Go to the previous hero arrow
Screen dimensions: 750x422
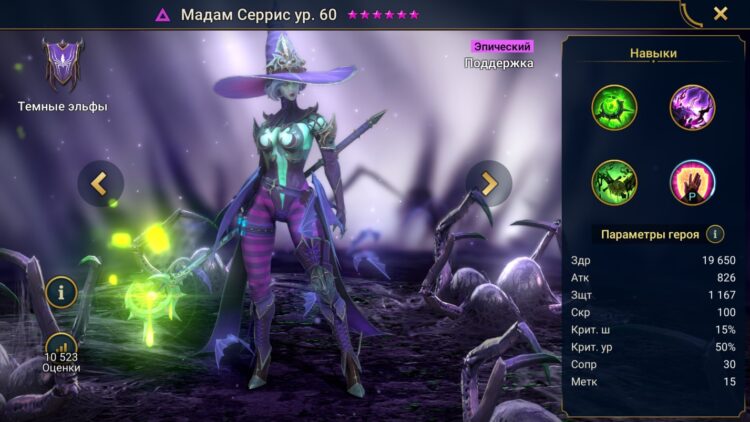(100, 183)
